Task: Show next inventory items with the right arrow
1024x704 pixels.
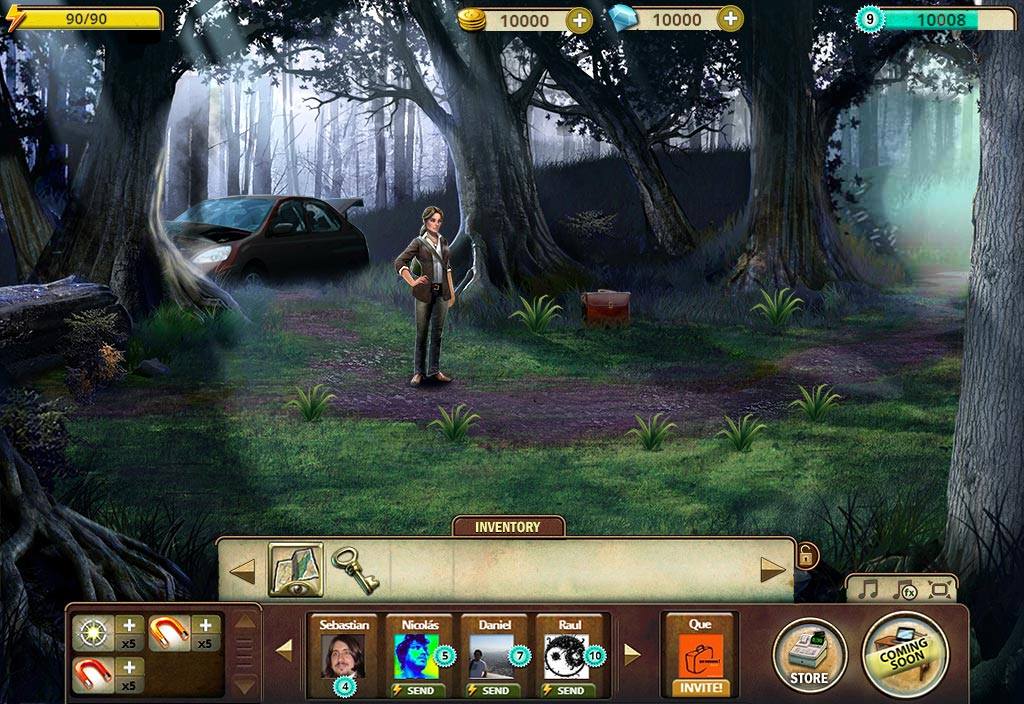Action: point(773,571)
